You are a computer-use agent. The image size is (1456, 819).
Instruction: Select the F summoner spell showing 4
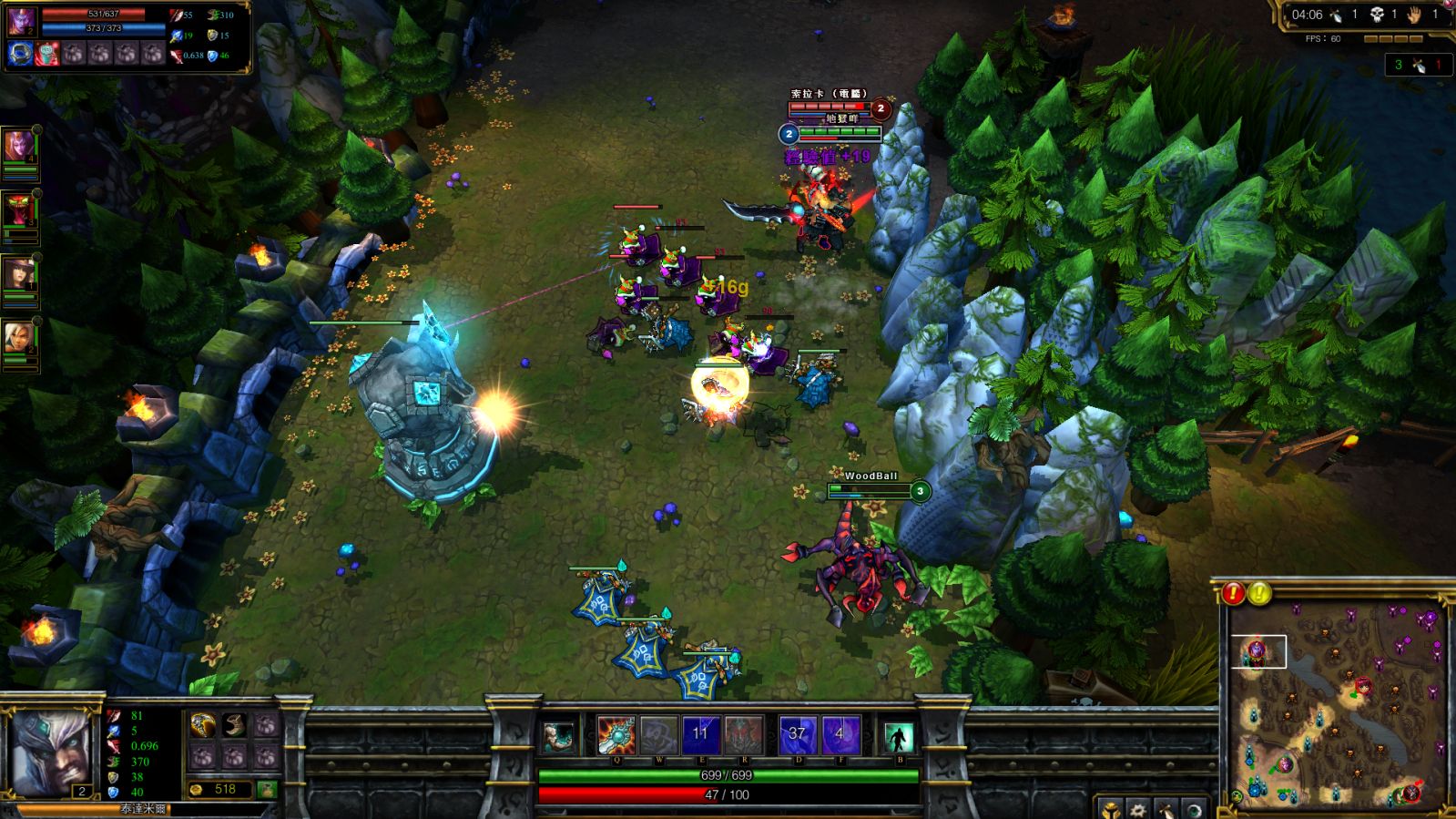tap(840, 735)
